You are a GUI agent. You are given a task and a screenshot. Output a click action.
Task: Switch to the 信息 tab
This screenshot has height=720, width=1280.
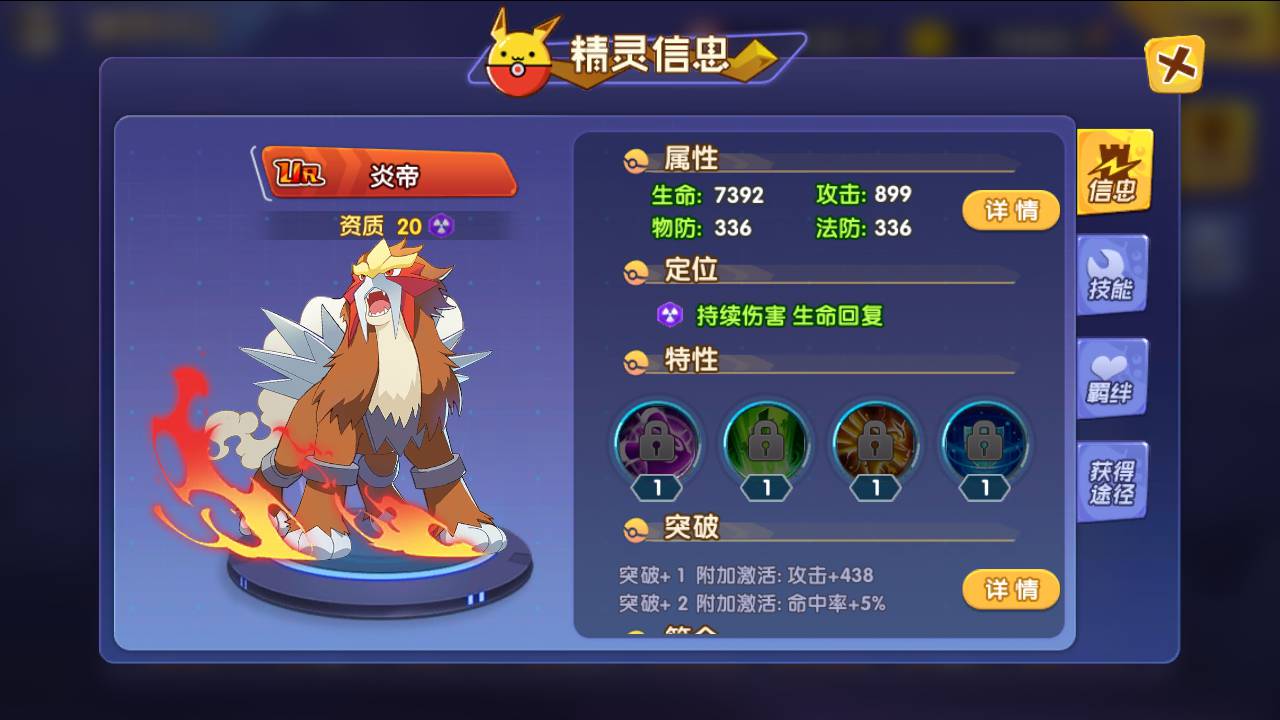pyautogui.click(x=1113, y=172)
